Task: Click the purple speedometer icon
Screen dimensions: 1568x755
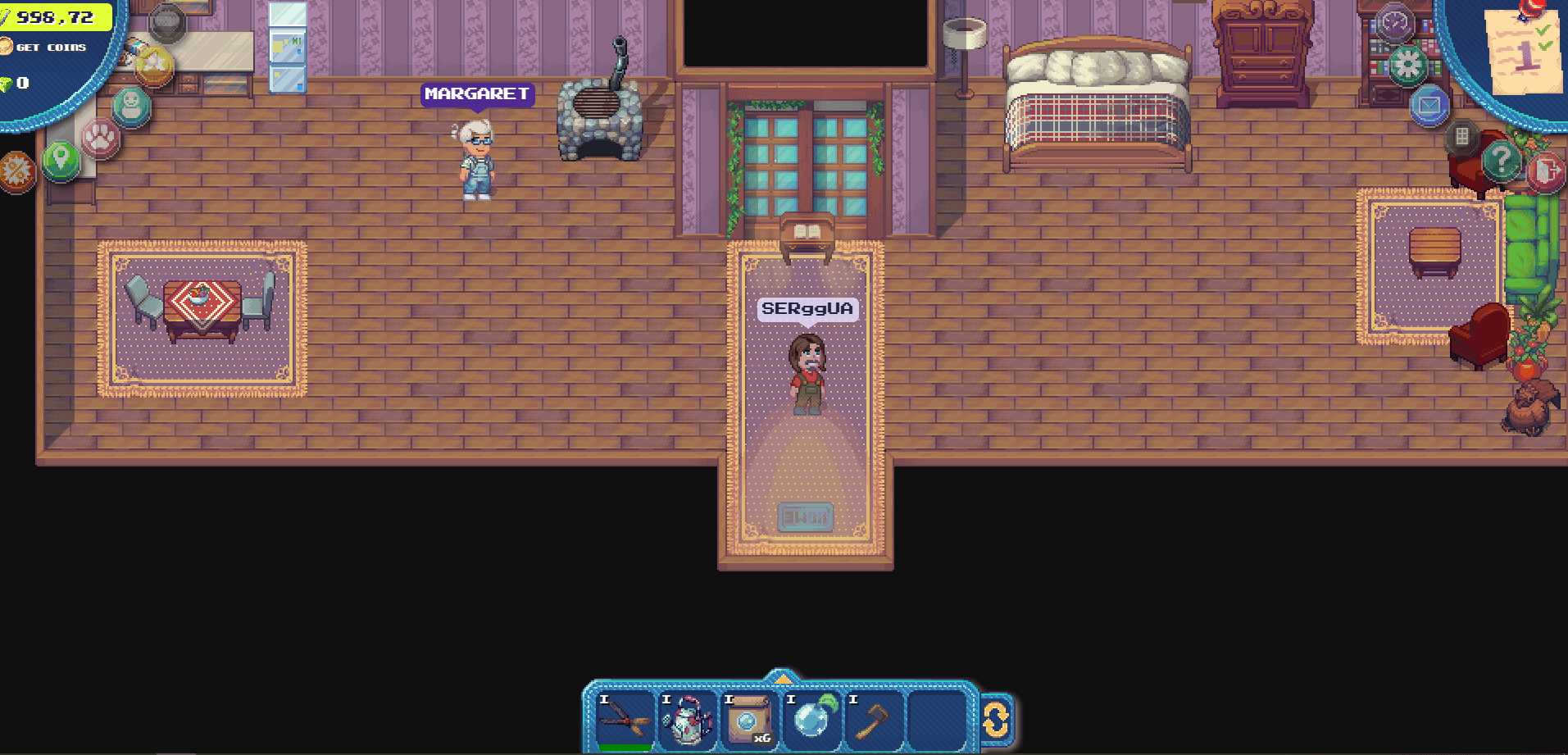Action: point(1395,23)
